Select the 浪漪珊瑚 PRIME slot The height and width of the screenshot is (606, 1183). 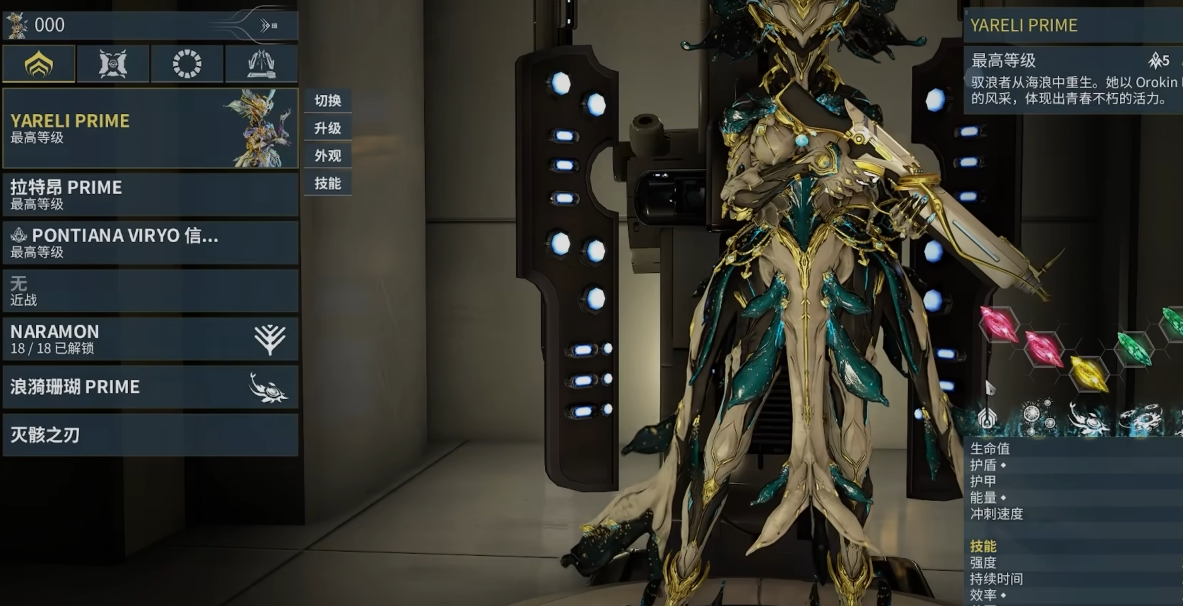(x=150, y=387)
